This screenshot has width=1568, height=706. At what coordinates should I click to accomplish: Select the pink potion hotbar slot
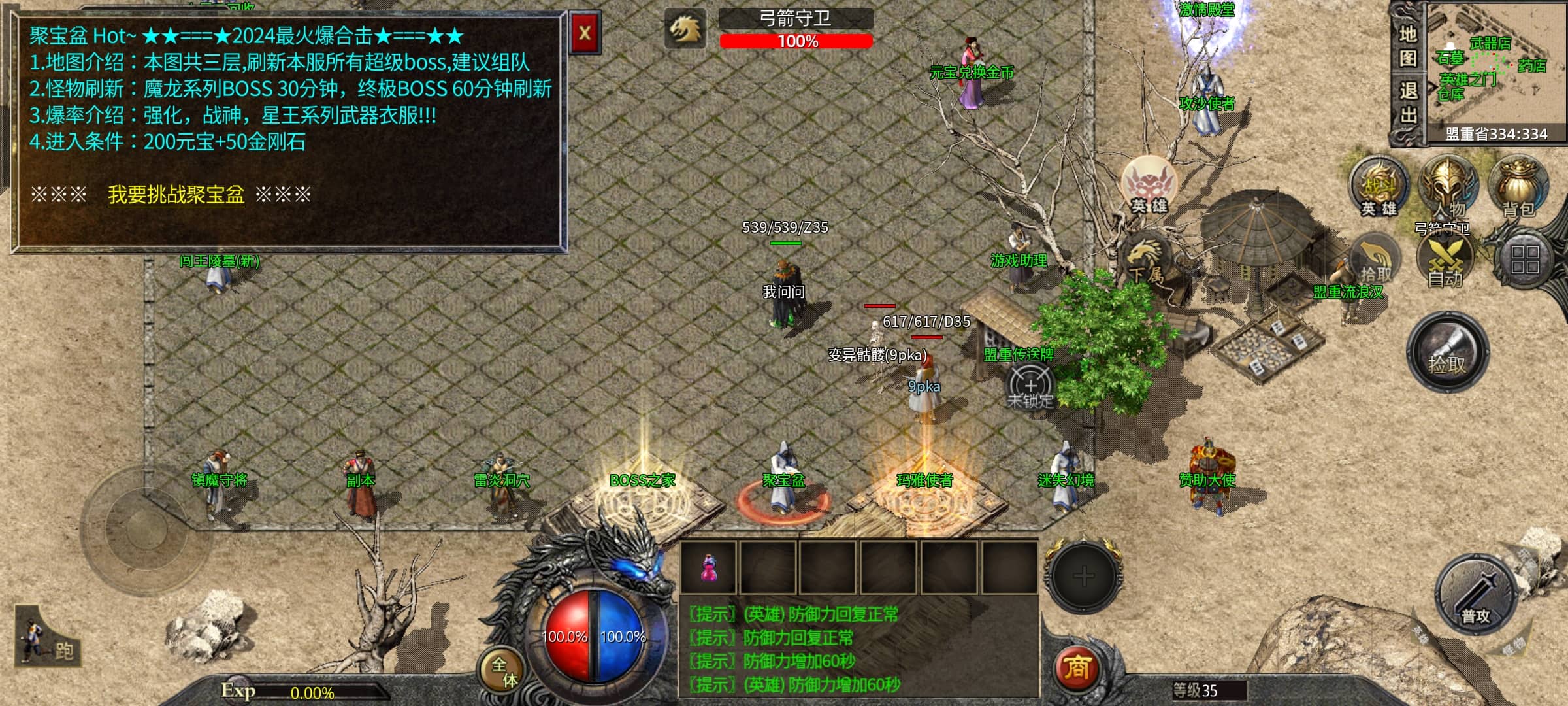click(x=708, y=567)
